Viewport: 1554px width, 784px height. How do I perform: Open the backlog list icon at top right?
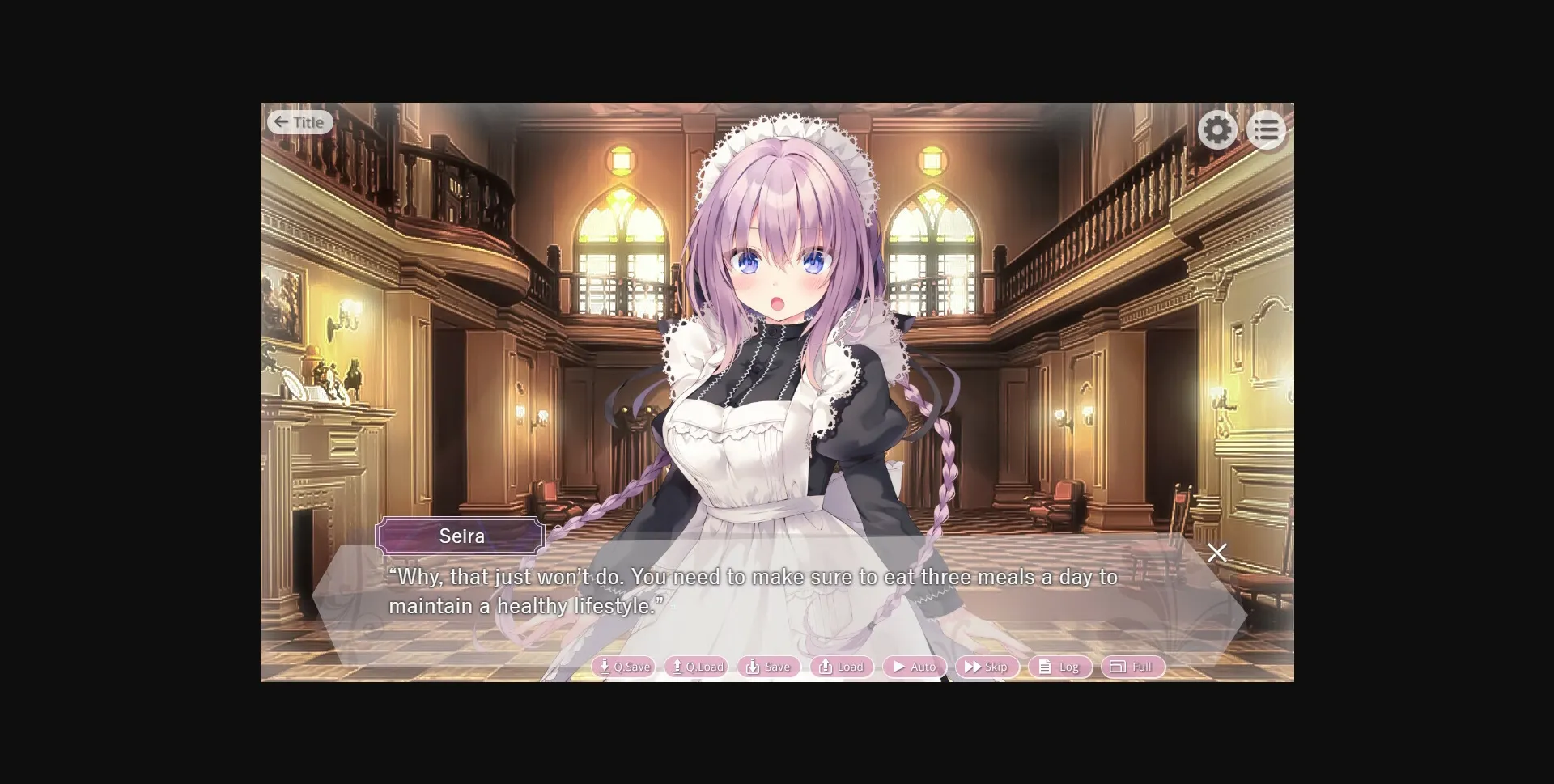pyautogui.click(x=1267, y=129)
